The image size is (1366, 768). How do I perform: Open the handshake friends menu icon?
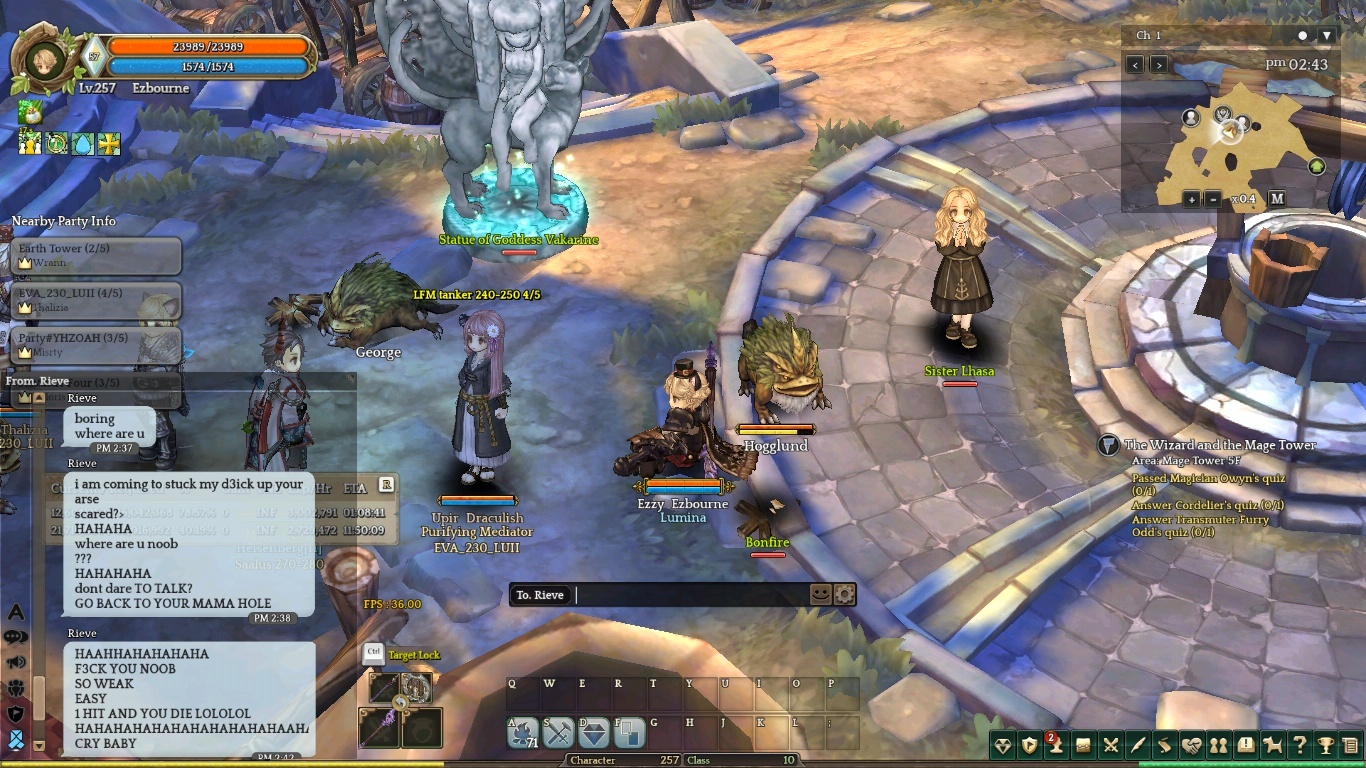1191,745
